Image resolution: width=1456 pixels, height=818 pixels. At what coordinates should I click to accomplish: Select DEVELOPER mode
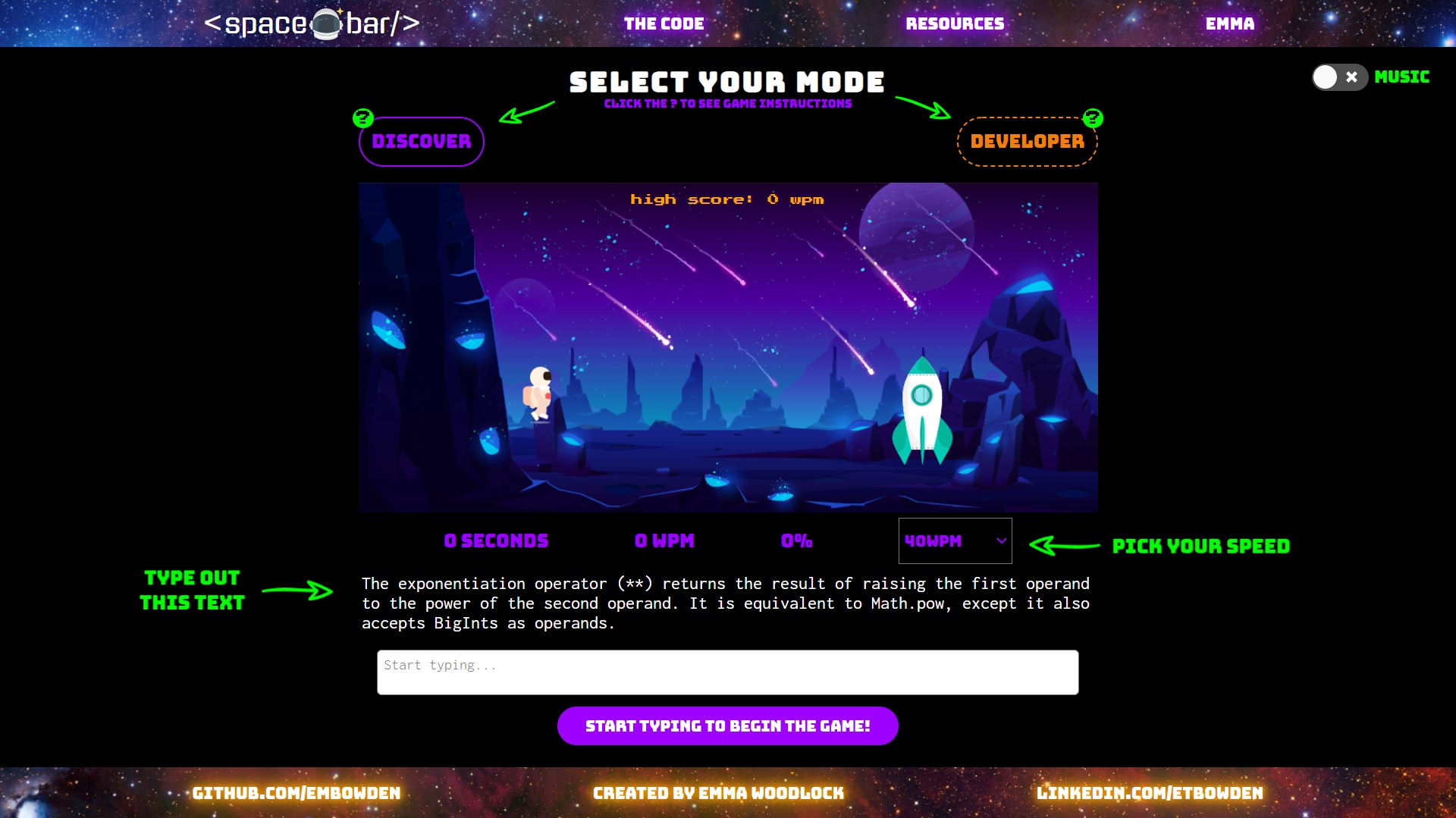click(1027, 141)
